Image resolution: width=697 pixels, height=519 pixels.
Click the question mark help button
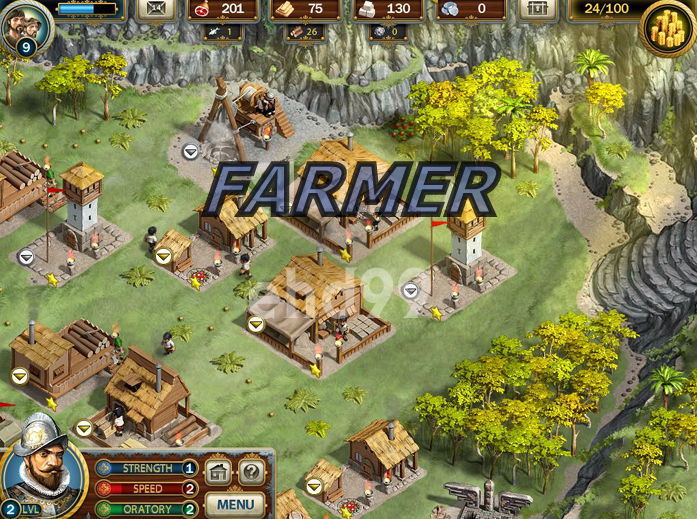(x=252, y=472)
